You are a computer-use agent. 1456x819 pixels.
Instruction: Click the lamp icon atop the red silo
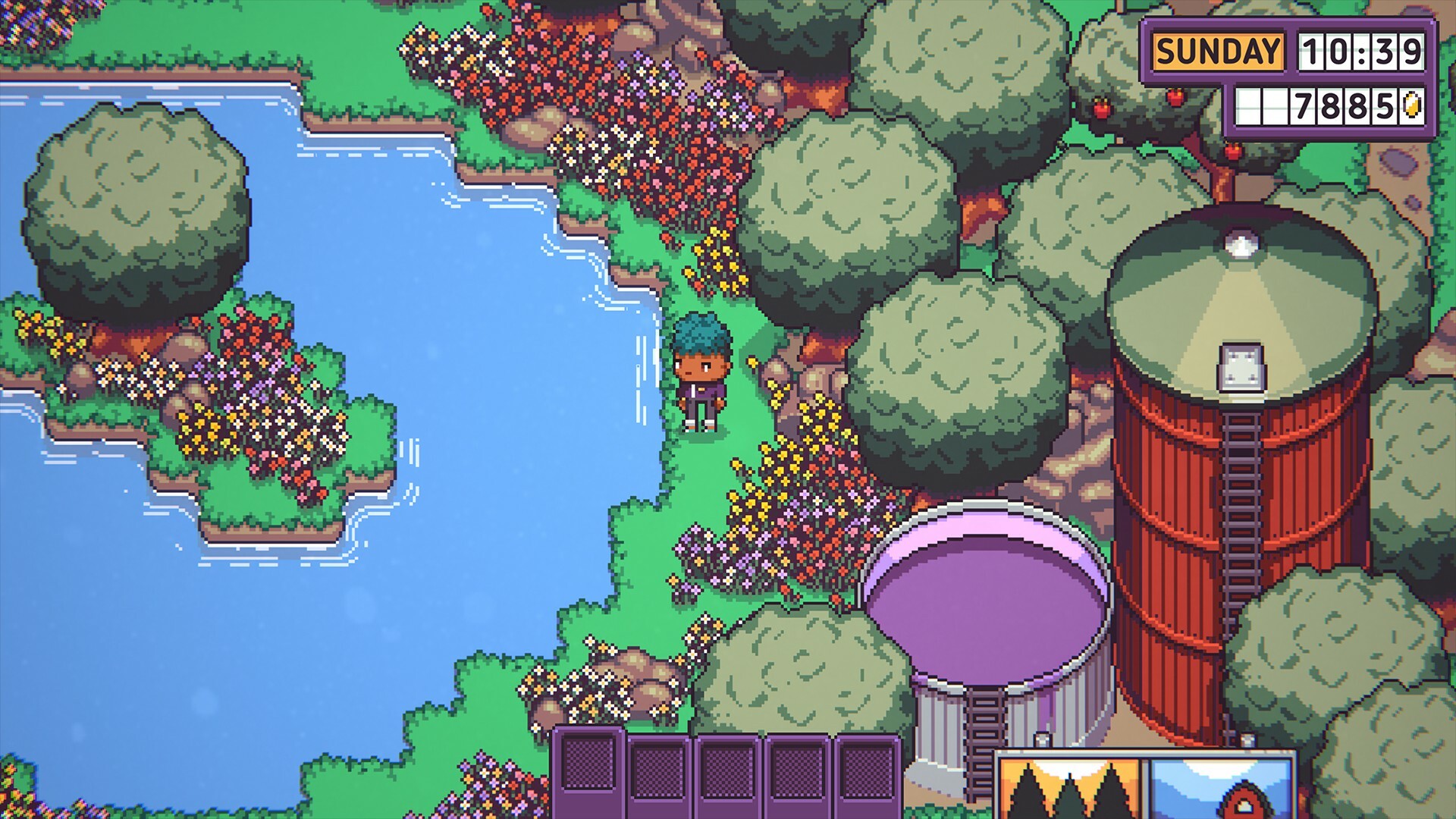pyautogui.click(x=1241, y=244)
